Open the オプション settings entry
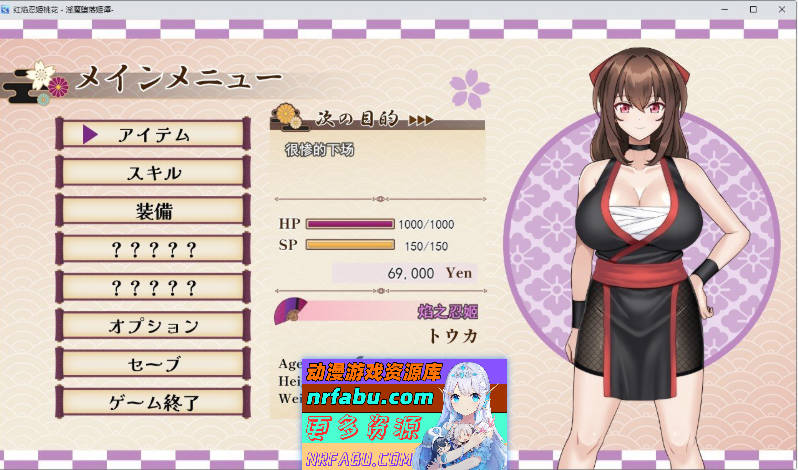The image size is (798, 470). 153,326
